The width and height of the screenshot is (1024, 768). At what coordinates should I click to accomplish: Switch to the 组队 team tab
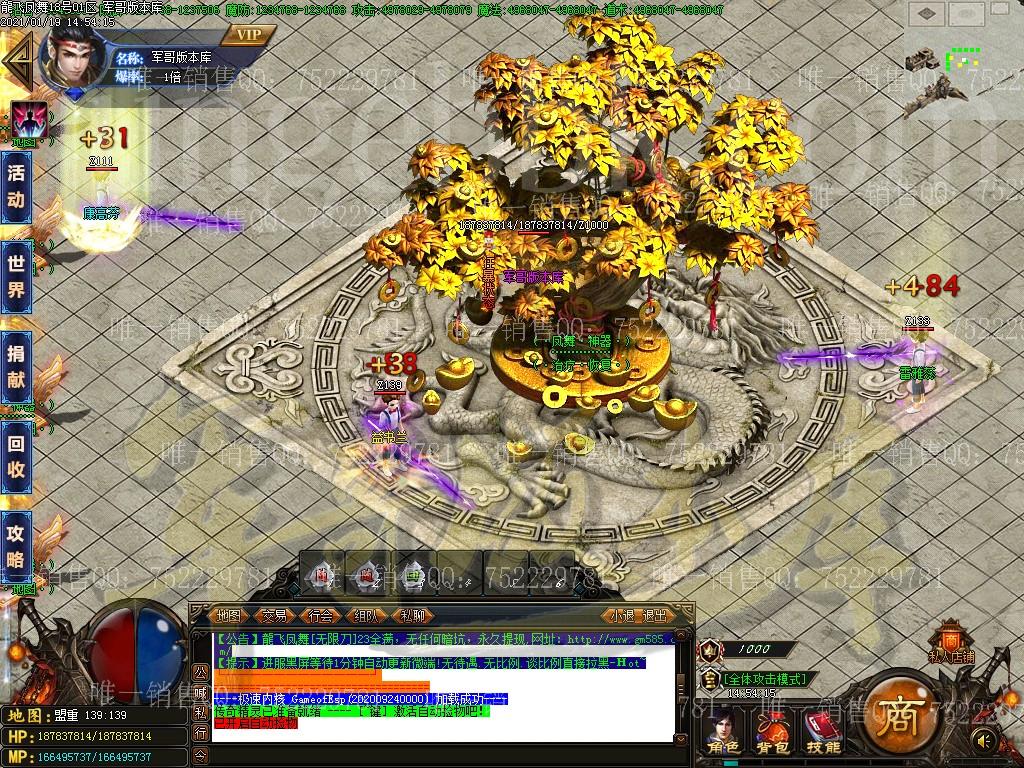pos(366,616)
